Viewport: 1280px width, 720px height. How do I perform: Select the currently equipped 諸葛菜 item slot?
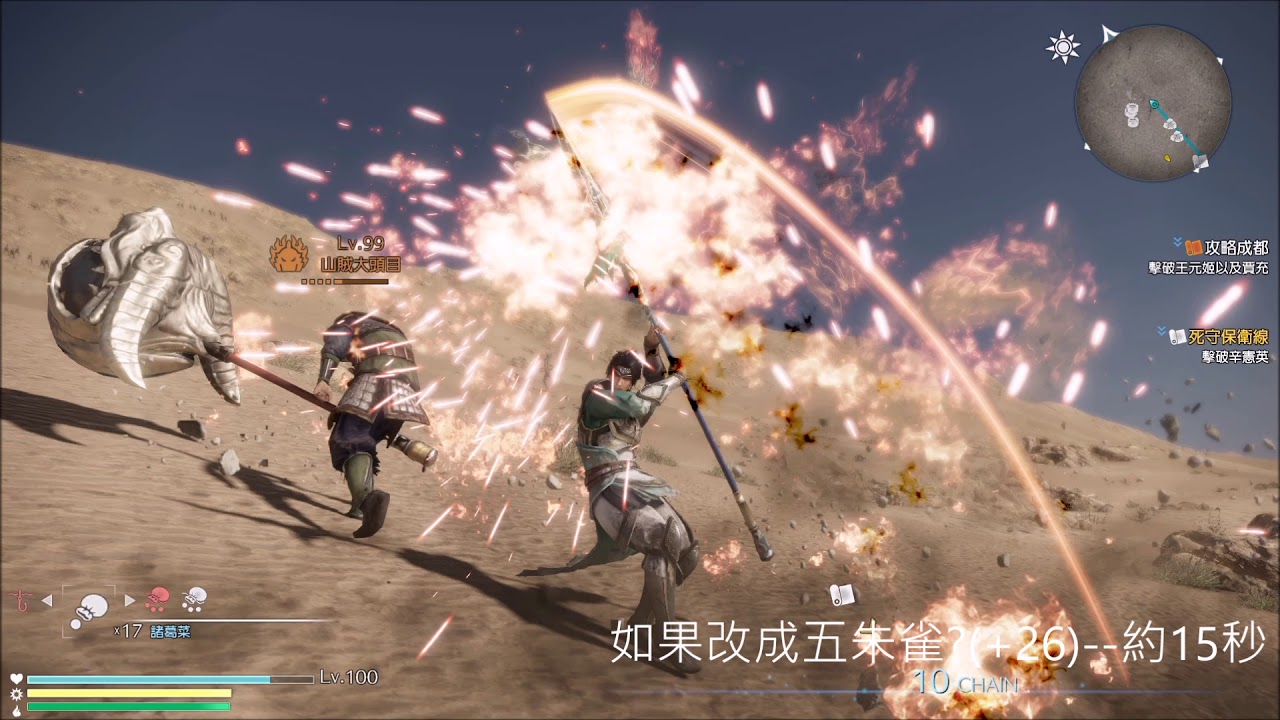click(87, 609)
